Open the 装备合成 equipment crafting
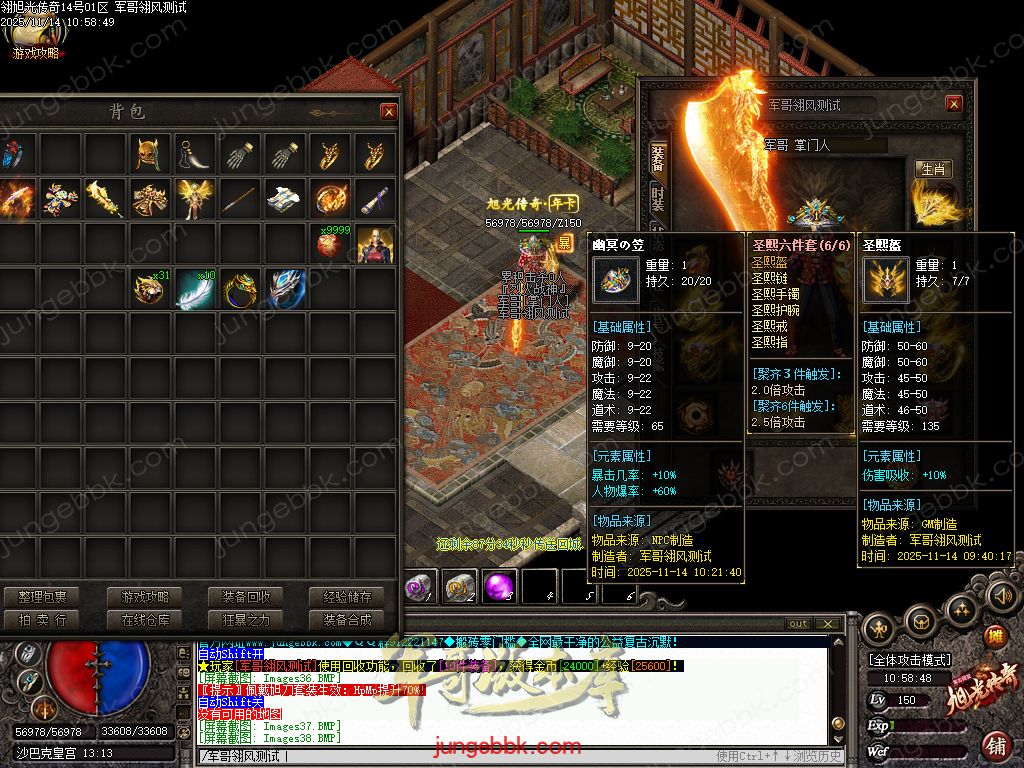This screenshot has width=1024, height=768. click(x=347, y=620)
